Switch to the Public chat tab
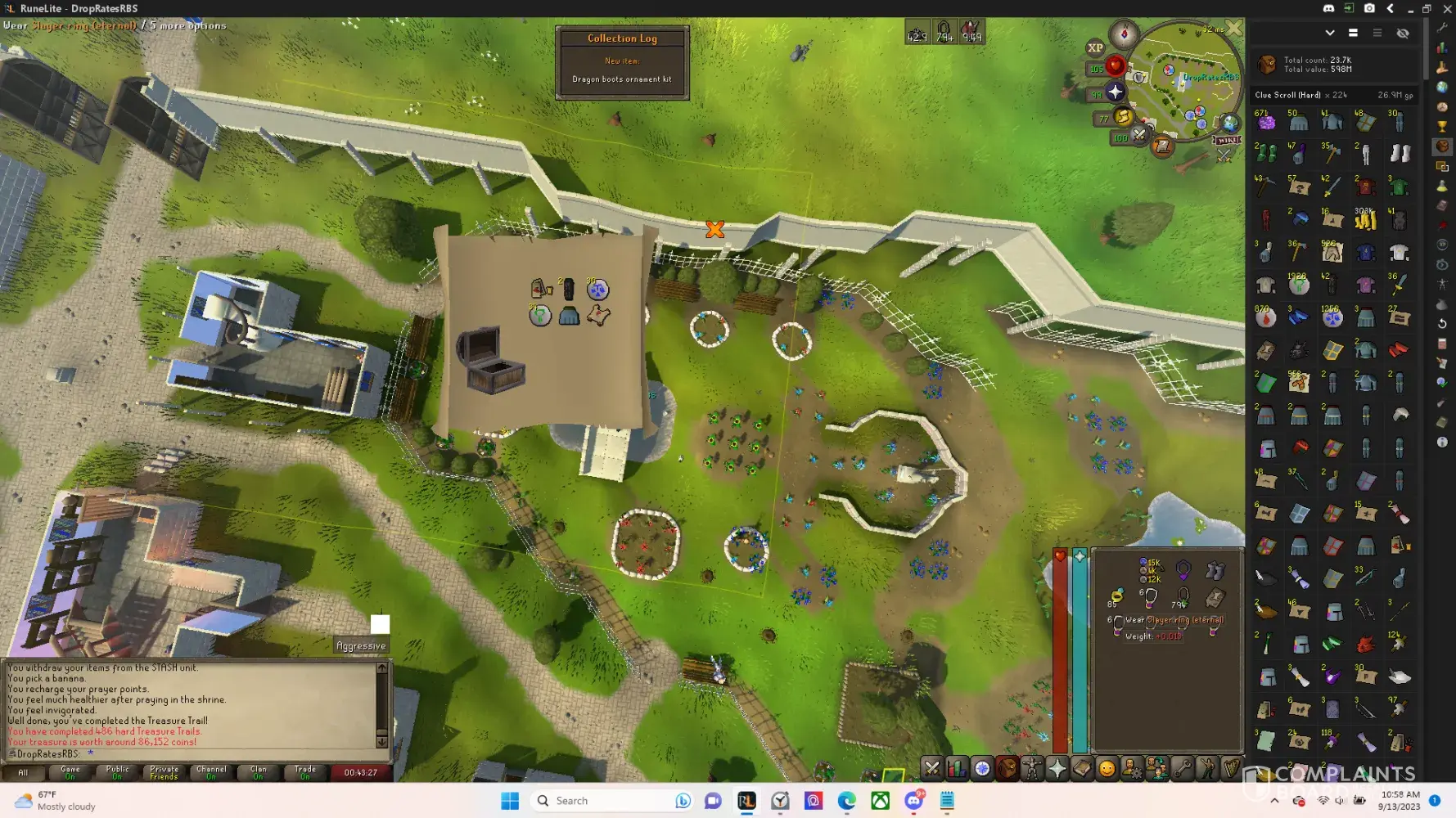This screenshot has height=818, width=1456. [117, 772]
